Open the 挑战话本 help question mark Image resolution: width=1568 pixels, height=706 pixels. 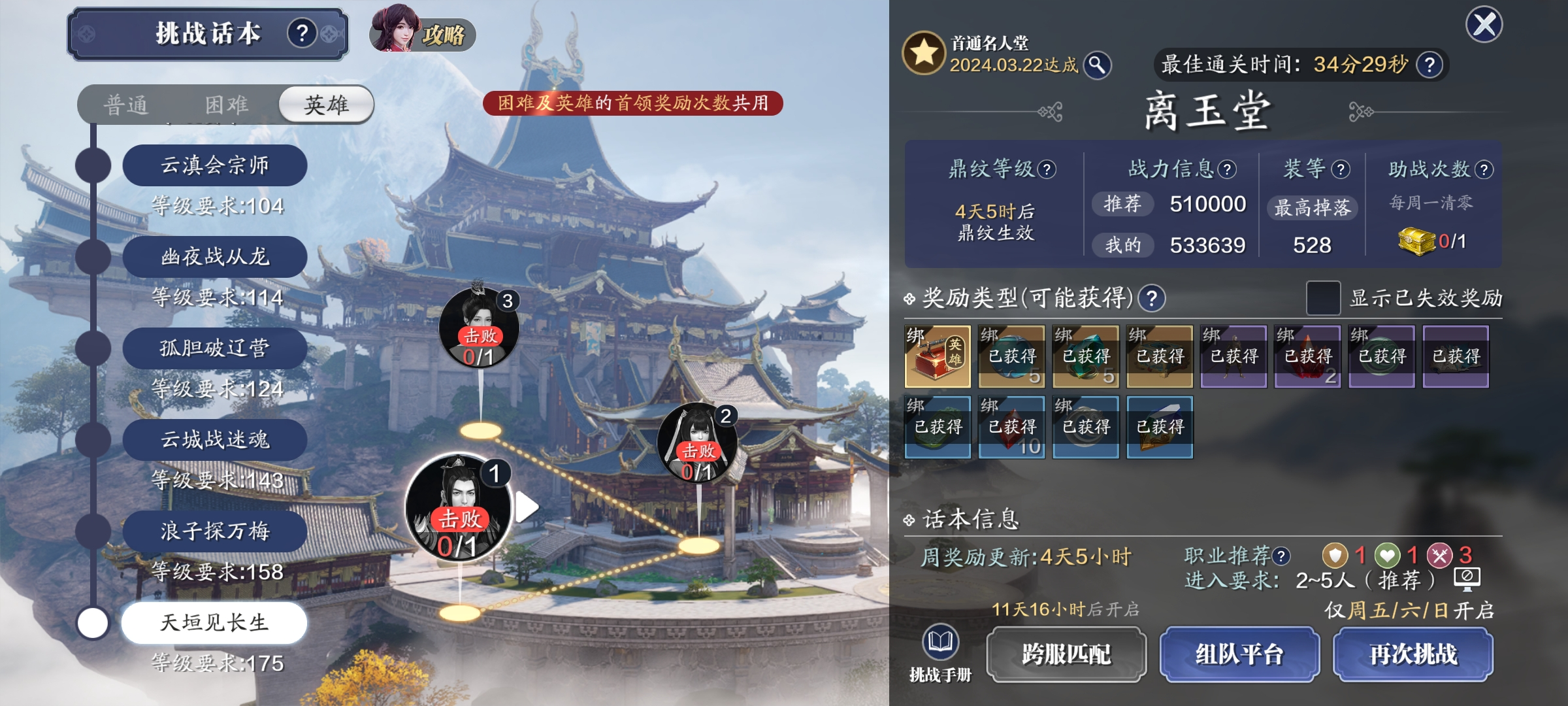tap(302, 33)
